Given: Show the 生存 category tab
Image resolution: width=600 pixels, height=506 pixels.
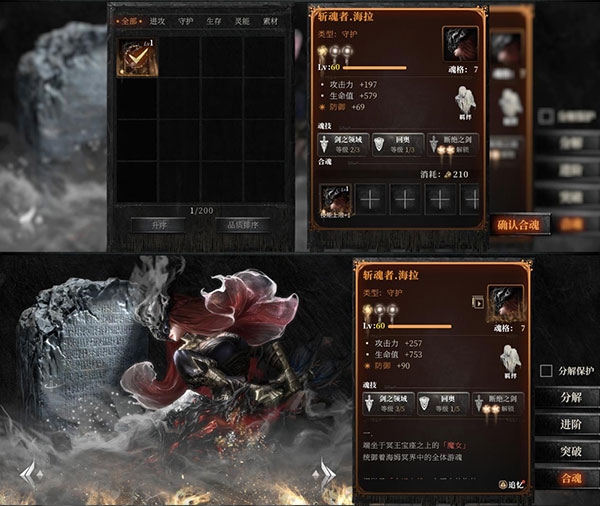Looking at the screenshot, I should (214, 20).
